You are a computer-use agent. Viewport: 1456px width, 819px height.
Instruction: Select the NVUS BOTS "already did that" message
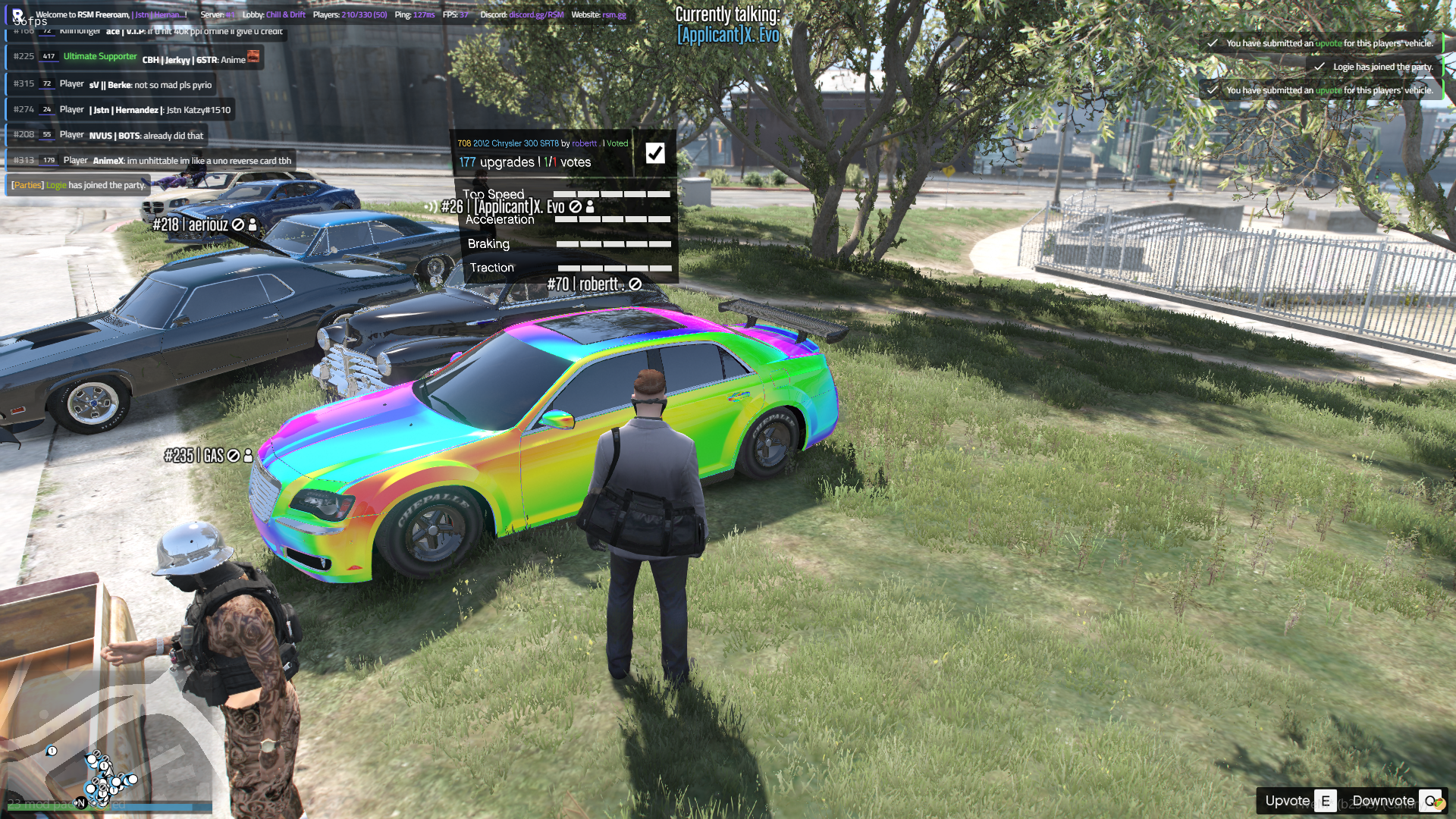108,135
